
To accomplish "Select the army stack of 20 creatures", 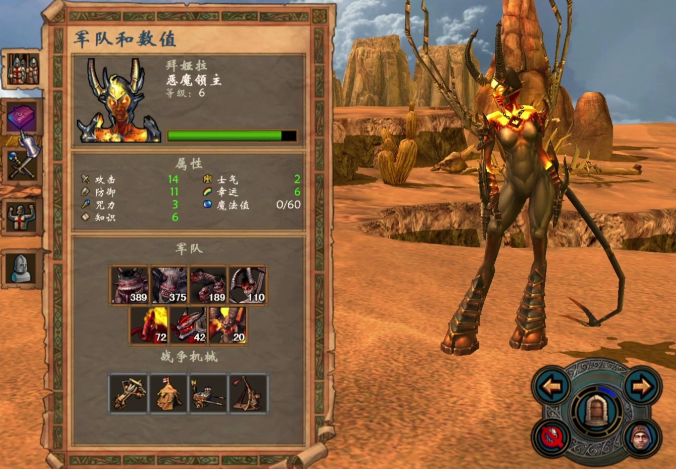I will (x=227, y=325).
